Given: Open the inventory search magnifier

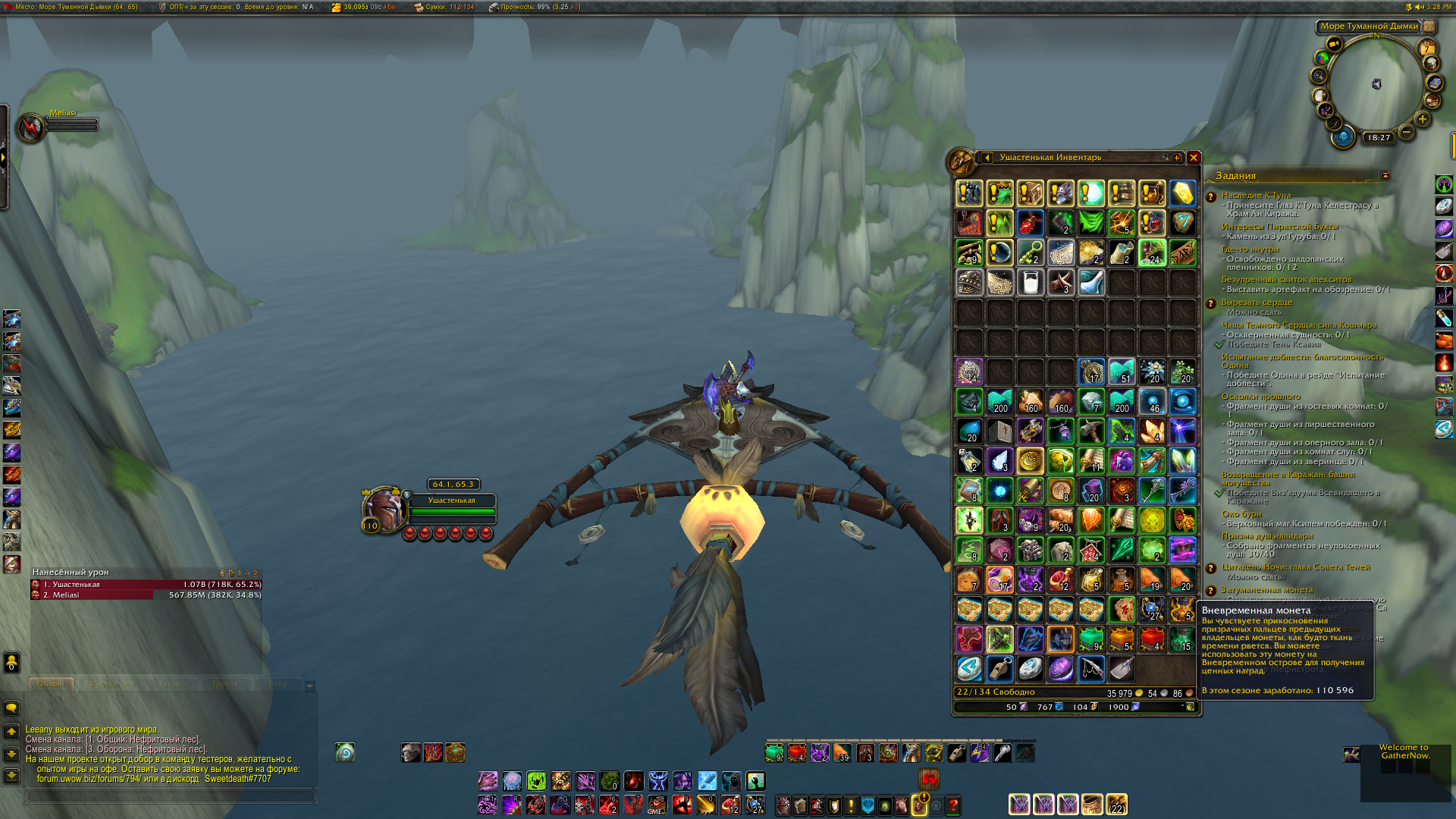Looking at the screenshot, I should [1165, 158].
